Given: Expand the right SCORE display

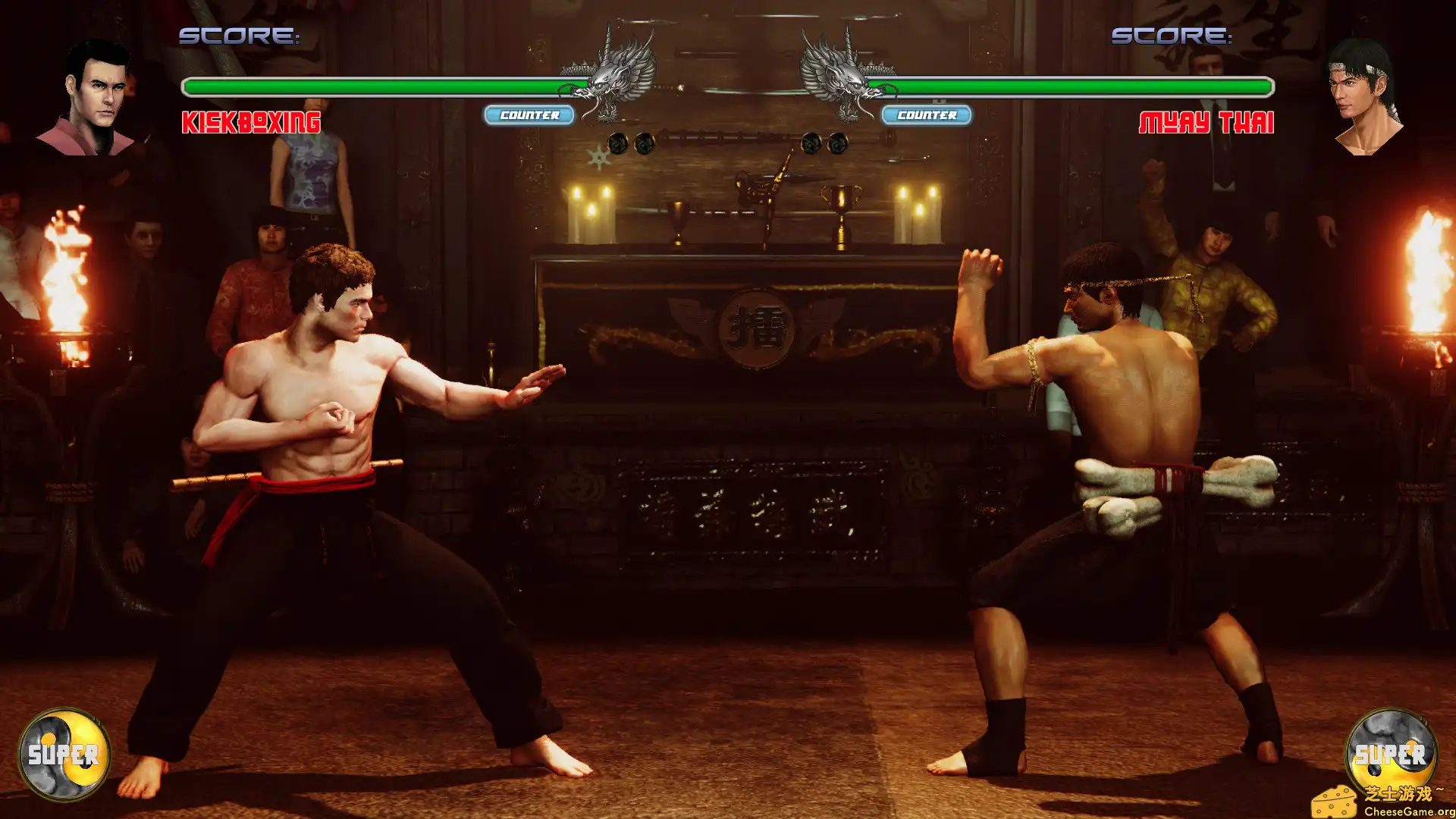Looking at the screenshot, I should coord(1172,34).
